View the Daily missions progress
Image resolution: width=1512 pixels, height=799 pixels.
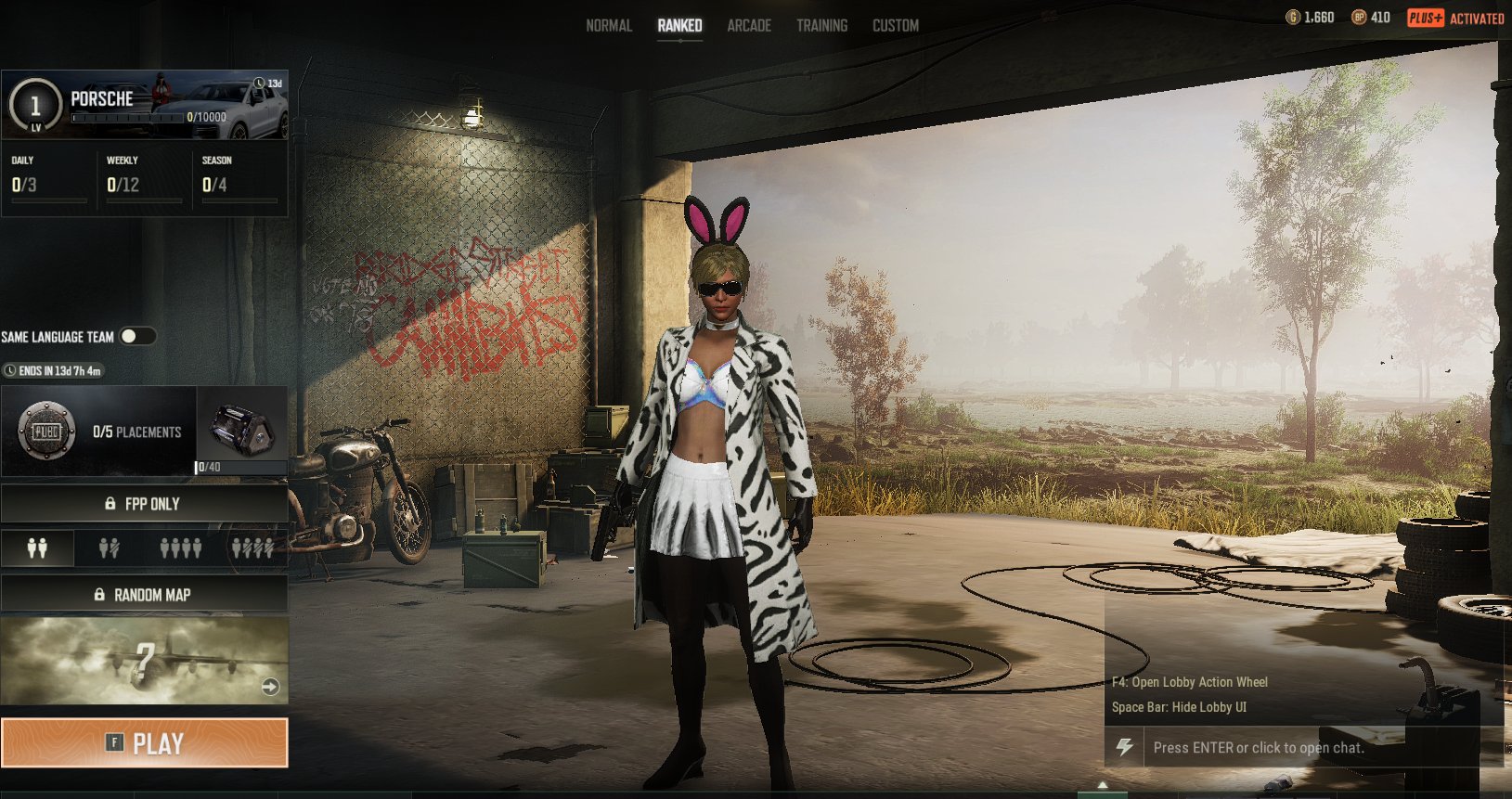(x=48, y=177)
